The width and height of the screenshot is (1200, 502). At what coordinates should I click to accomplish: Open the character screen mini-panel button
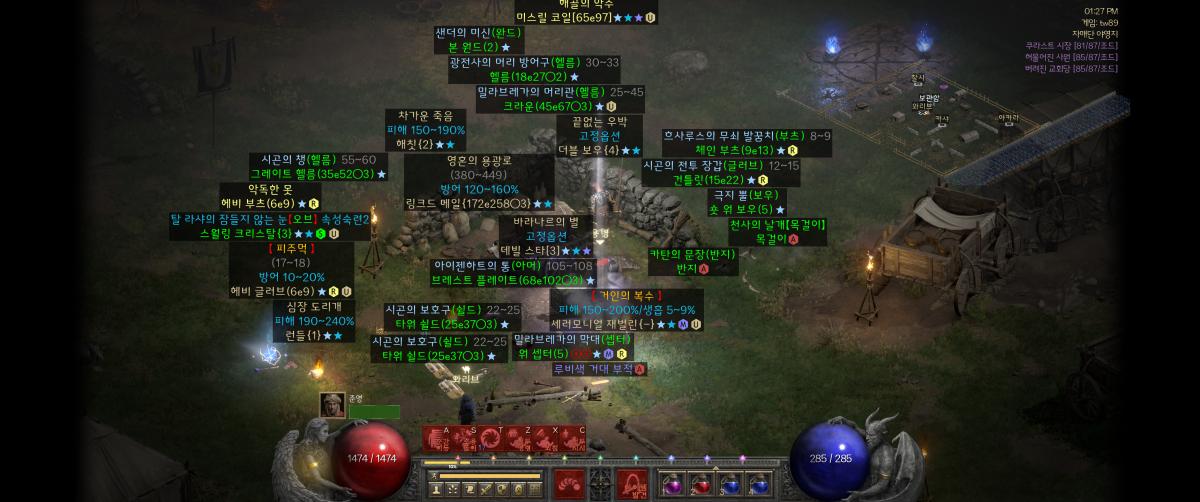click(x=437, y=489)
